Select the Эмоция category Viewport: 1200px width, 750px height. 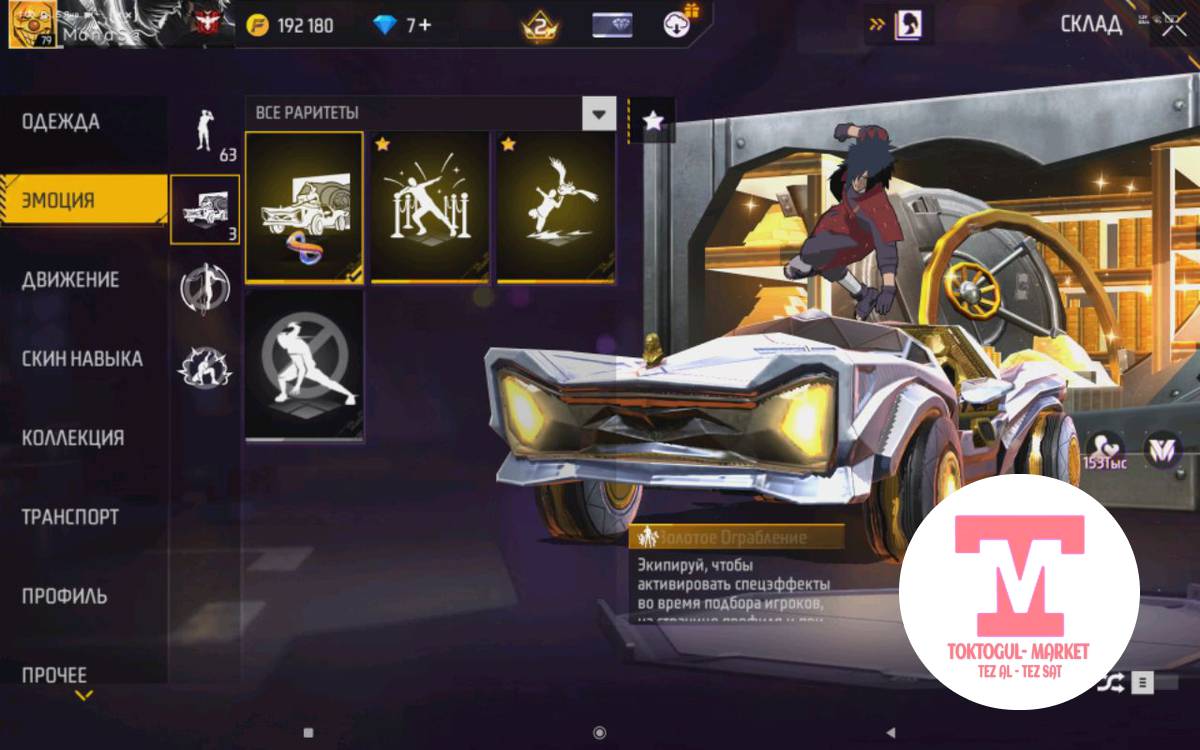[60, 200]
